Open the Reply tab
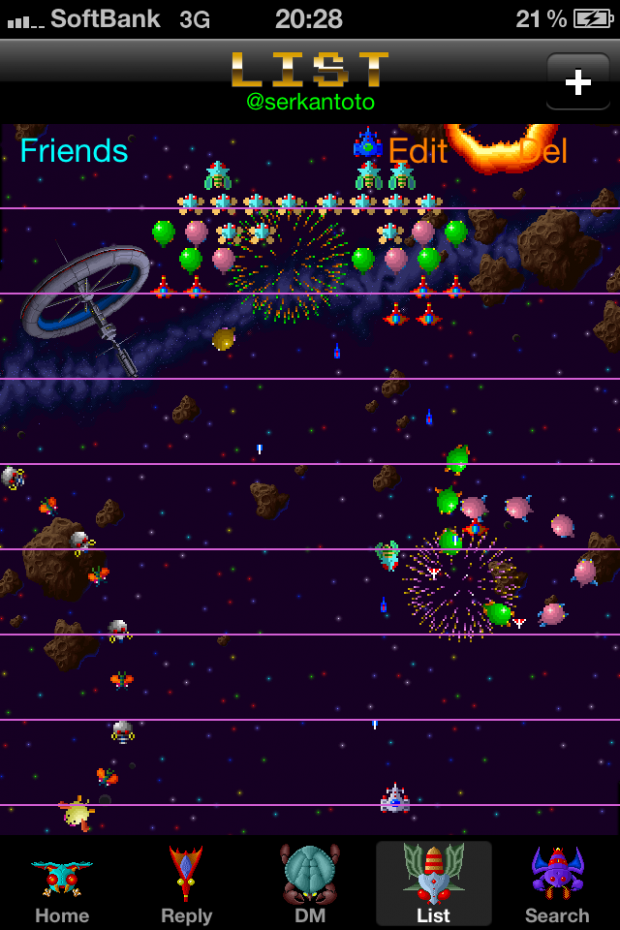 click(186, 884)
